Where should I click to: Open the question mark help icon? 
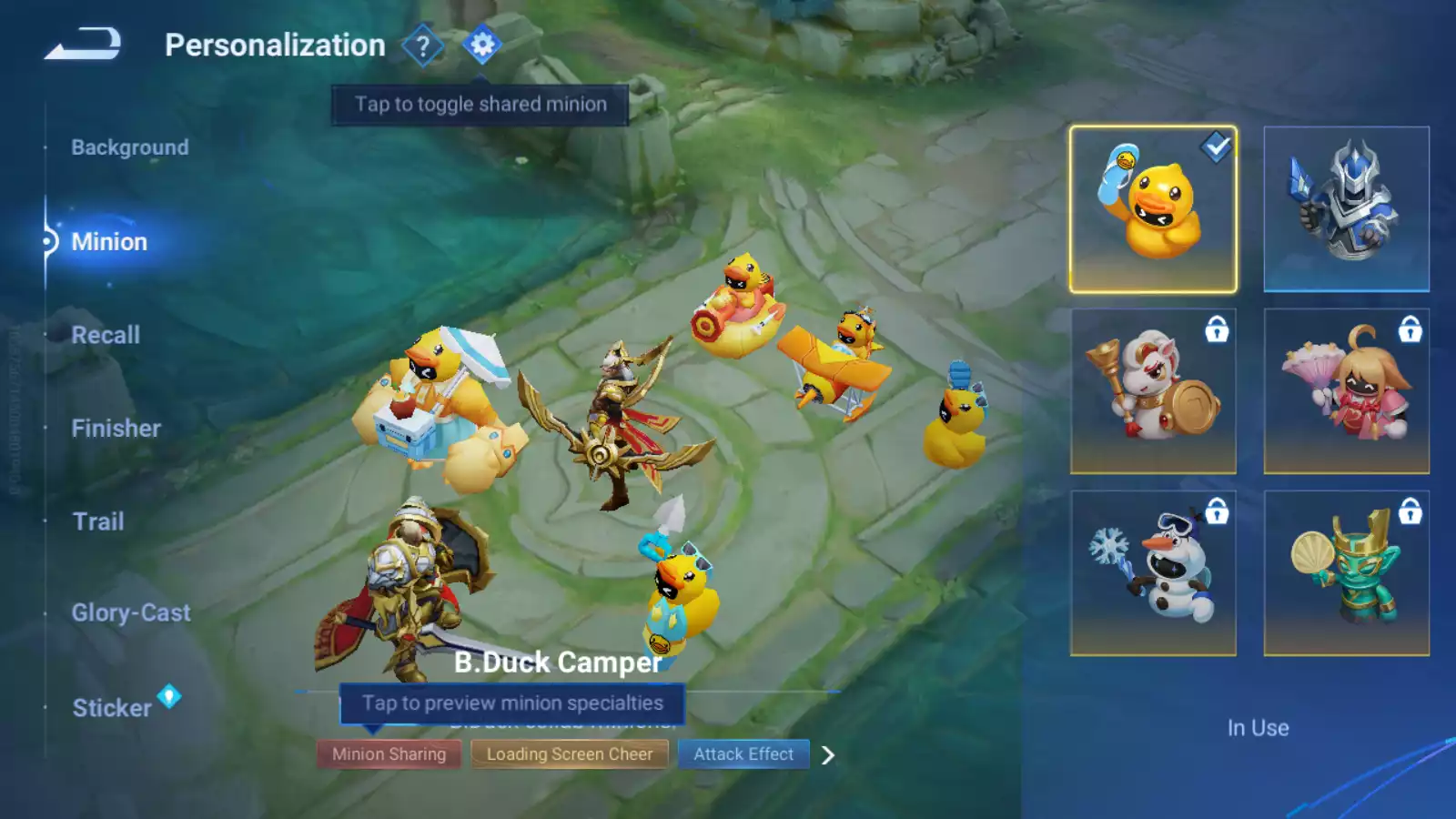pos(422,45)
